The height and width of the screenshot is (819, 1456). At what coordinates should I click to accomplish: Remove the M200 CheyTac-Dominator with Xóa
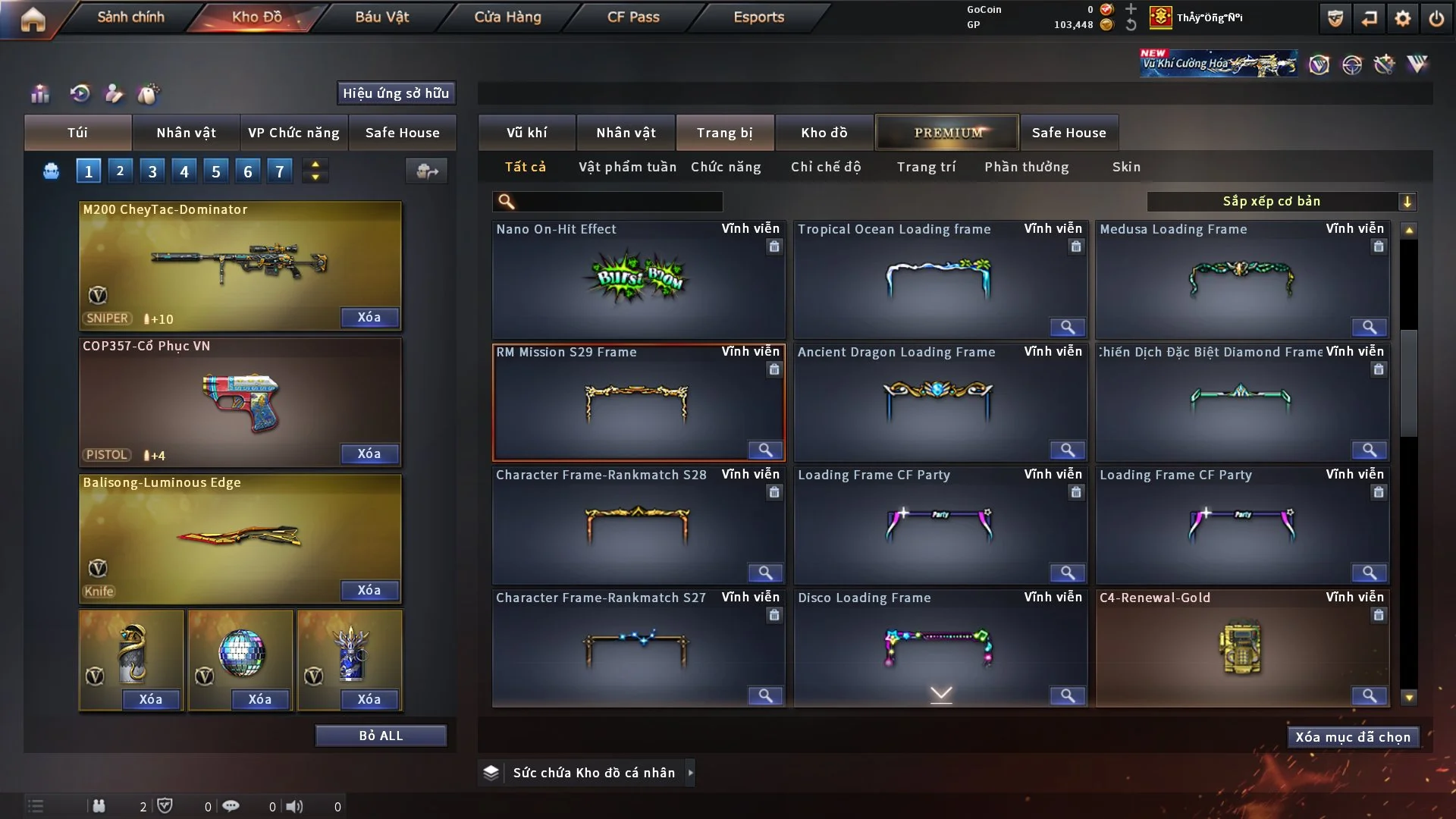point(369,318)
